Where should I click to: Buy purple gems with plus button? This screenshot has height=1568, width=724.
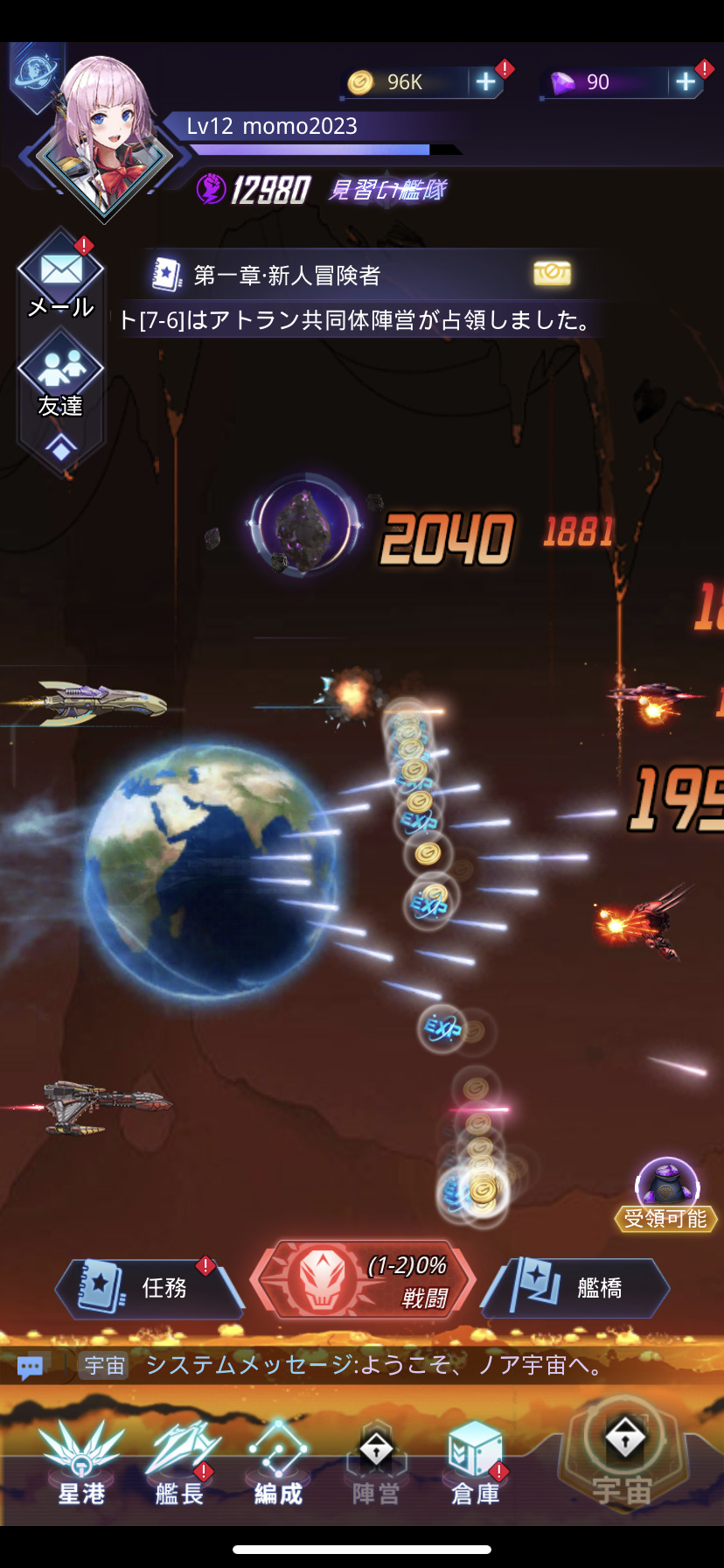tap(686, 82)
